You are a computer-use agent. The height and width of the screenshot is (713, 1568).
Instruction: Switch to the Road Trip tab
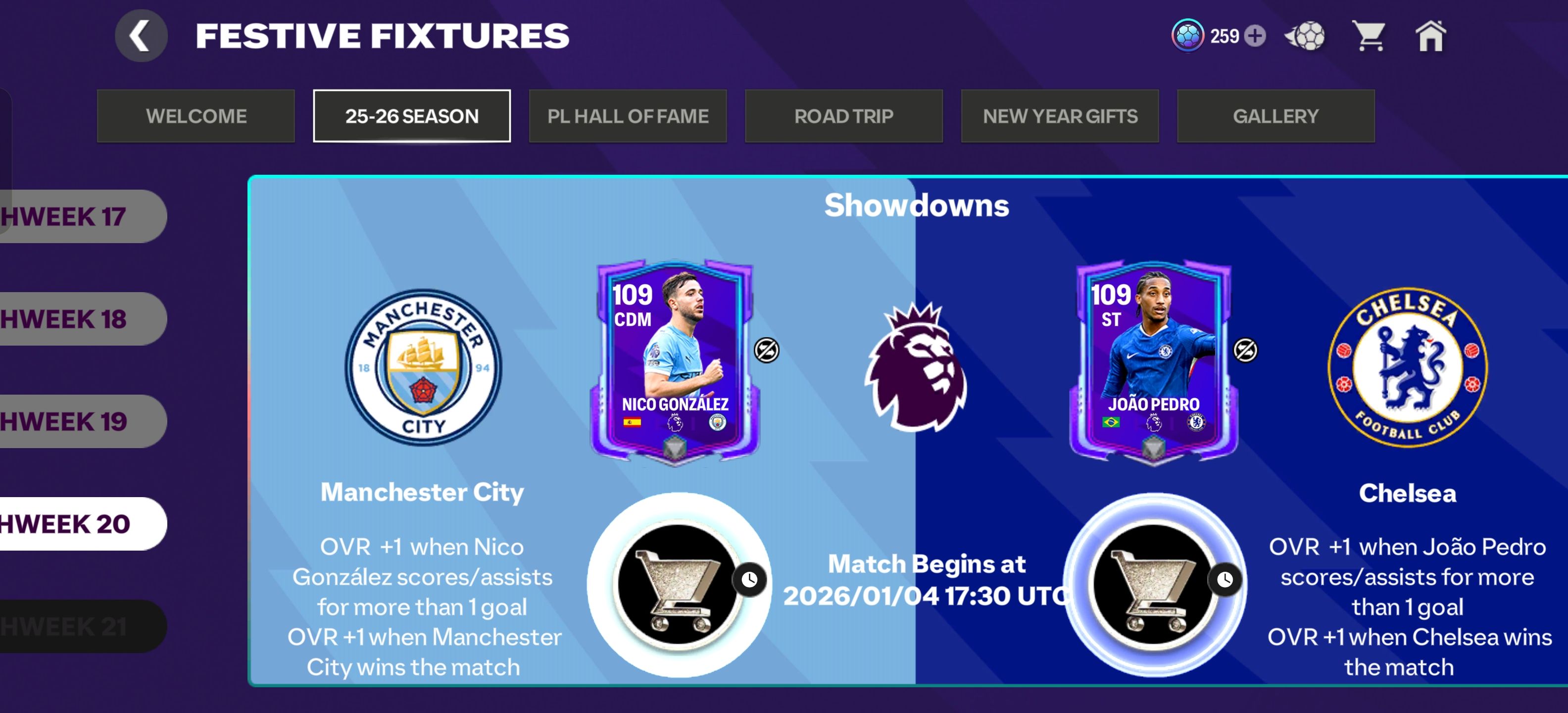coord(844,116)
